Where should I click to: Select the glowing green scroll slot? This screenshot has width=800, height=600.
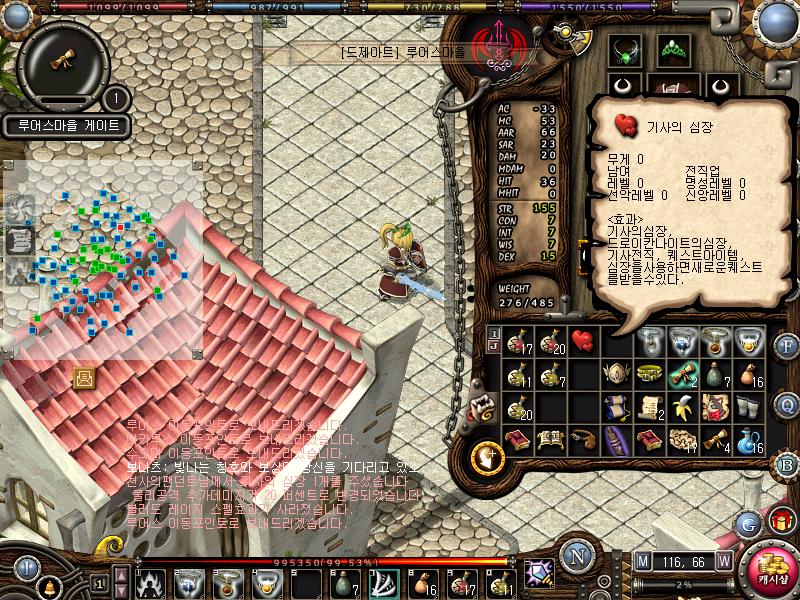click(684, 374)
